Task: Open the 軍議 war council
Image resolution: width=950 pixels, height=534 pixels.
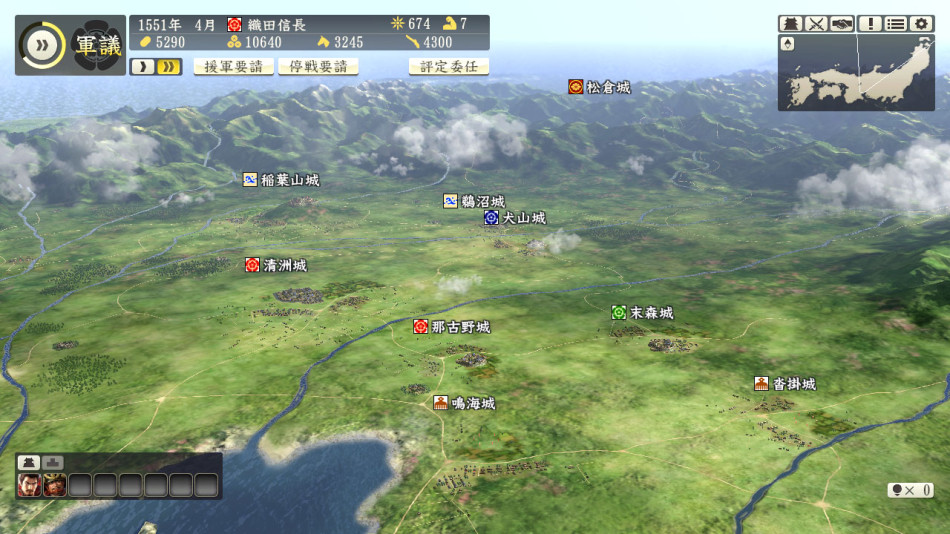Action: pos(98,46)
